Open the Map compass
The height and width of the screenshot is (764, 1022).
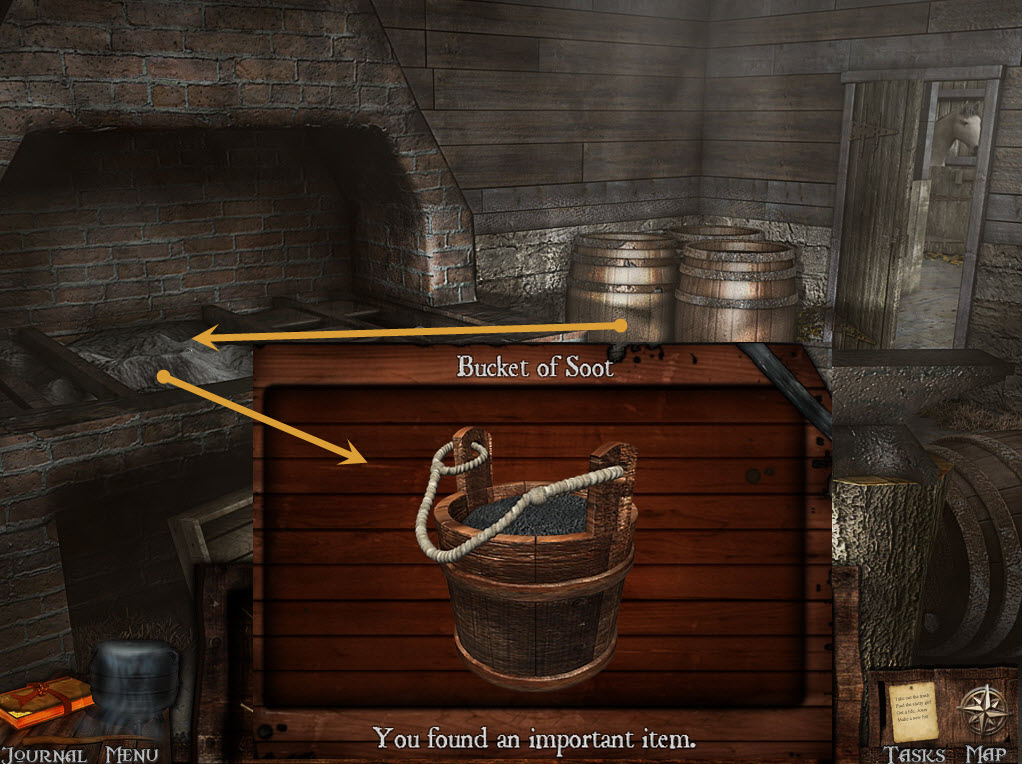979,710
